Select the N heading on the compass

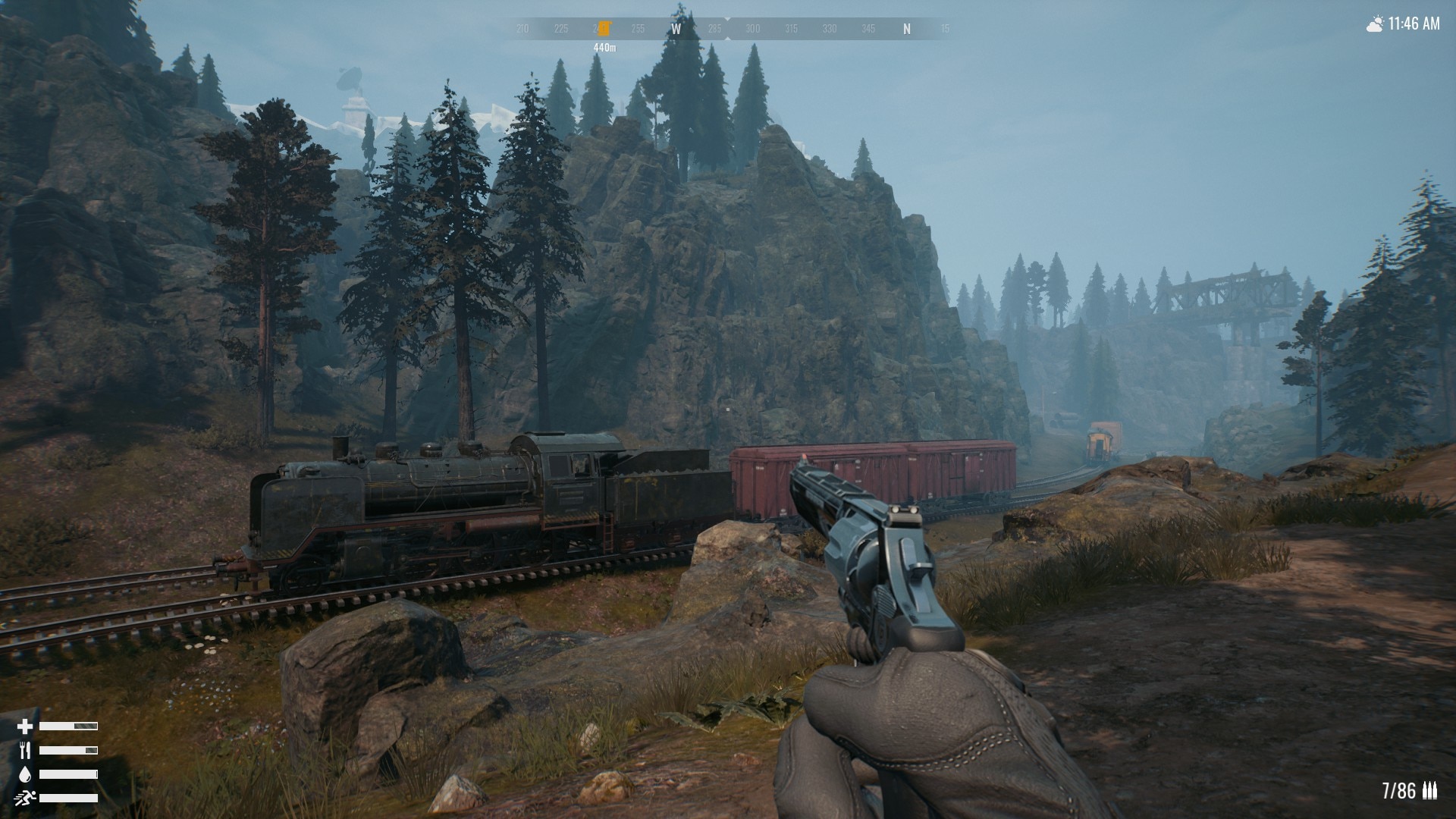pos(906,30)
